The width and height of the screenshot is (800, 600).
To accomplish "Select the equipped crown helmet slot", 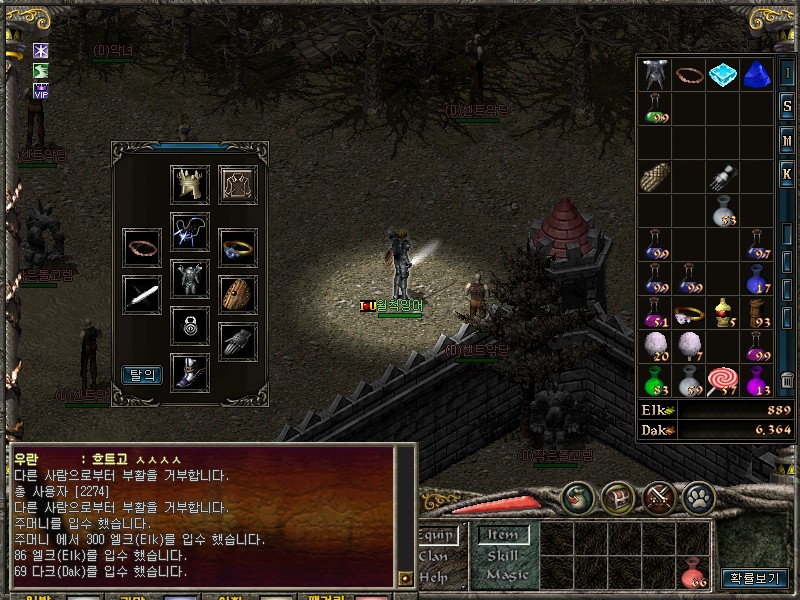I will pos(190,184).
